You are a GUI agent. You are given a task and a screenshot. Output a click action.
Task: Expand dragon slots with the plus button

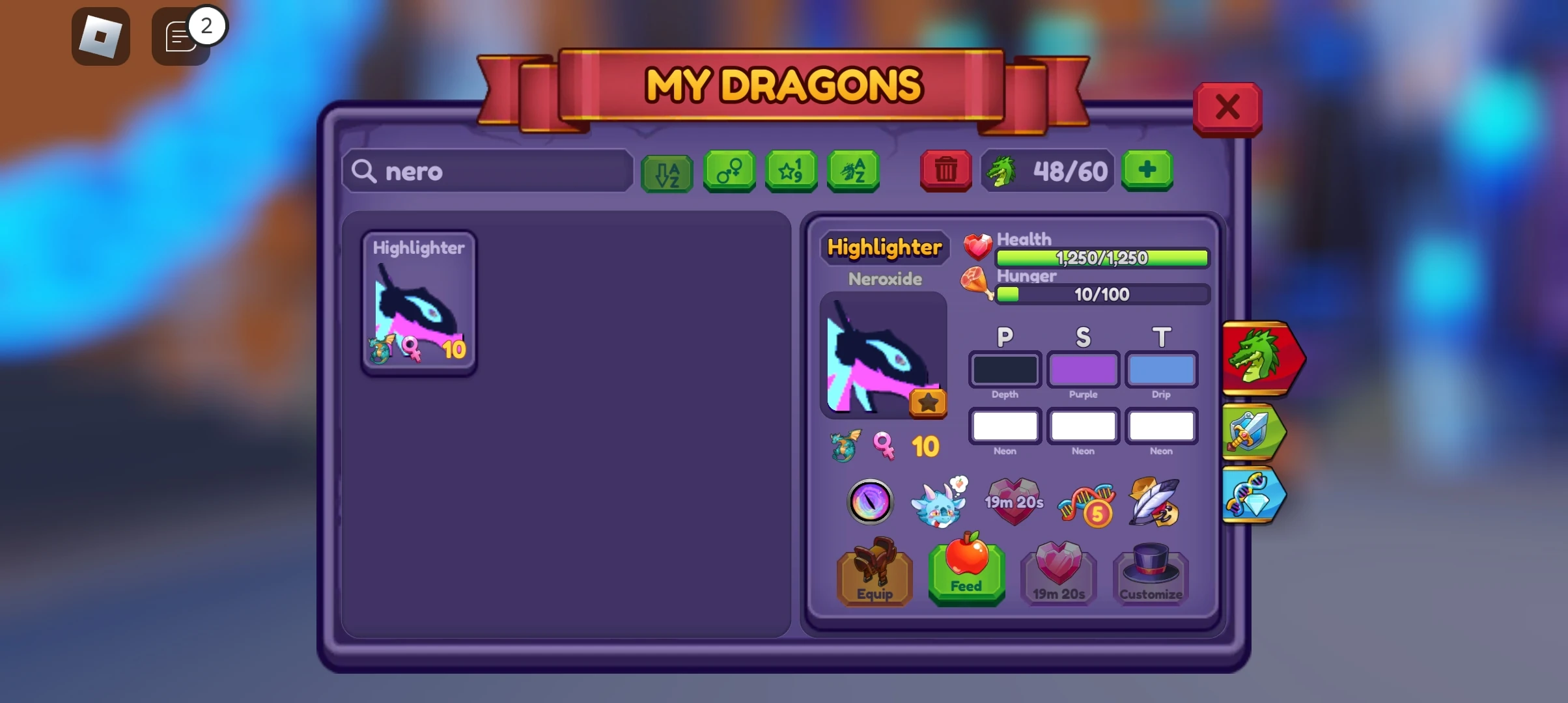[1147, 171]
